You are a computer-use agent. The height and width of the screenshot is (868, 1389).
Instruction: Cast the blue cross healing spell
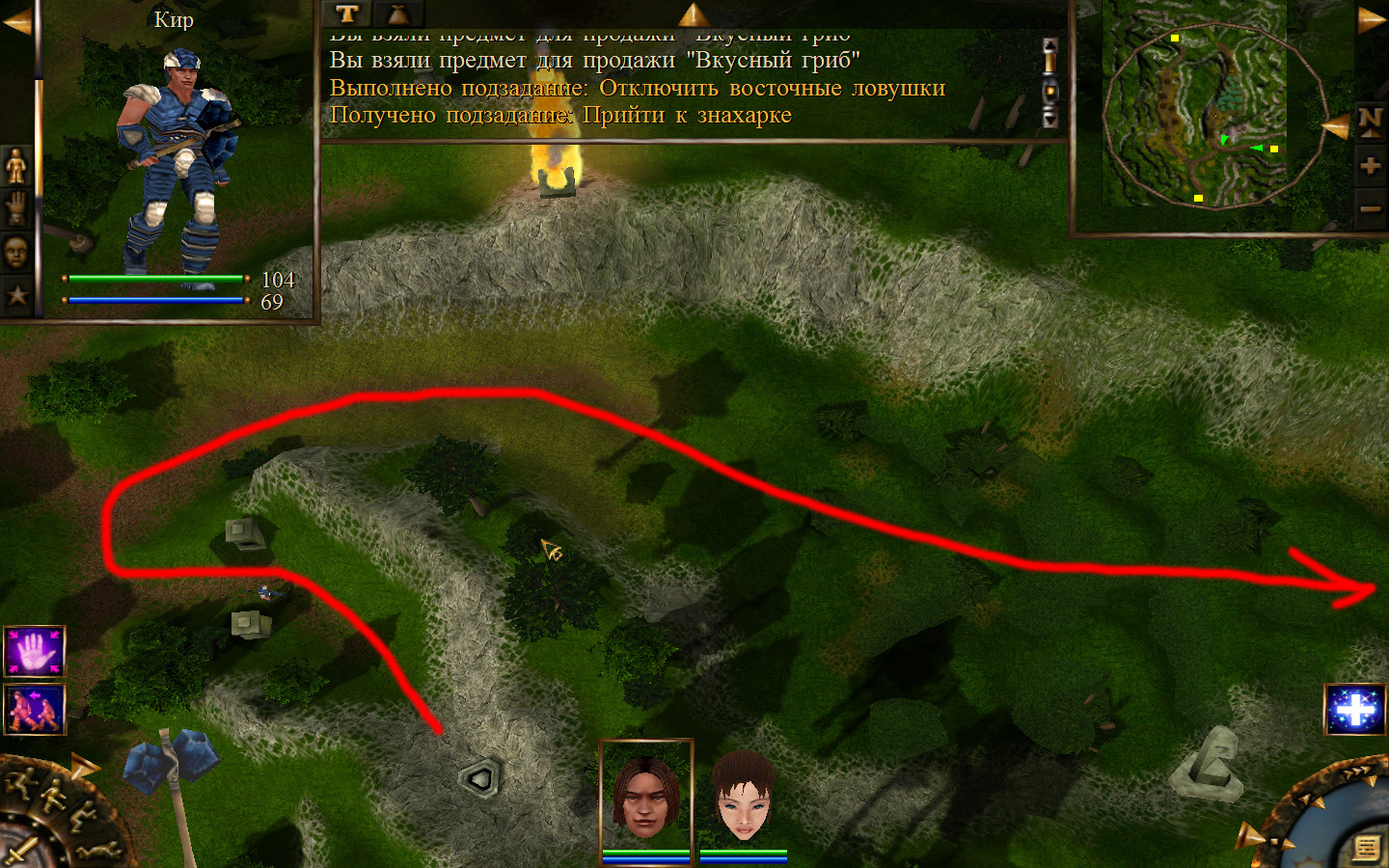[1355, 710]
